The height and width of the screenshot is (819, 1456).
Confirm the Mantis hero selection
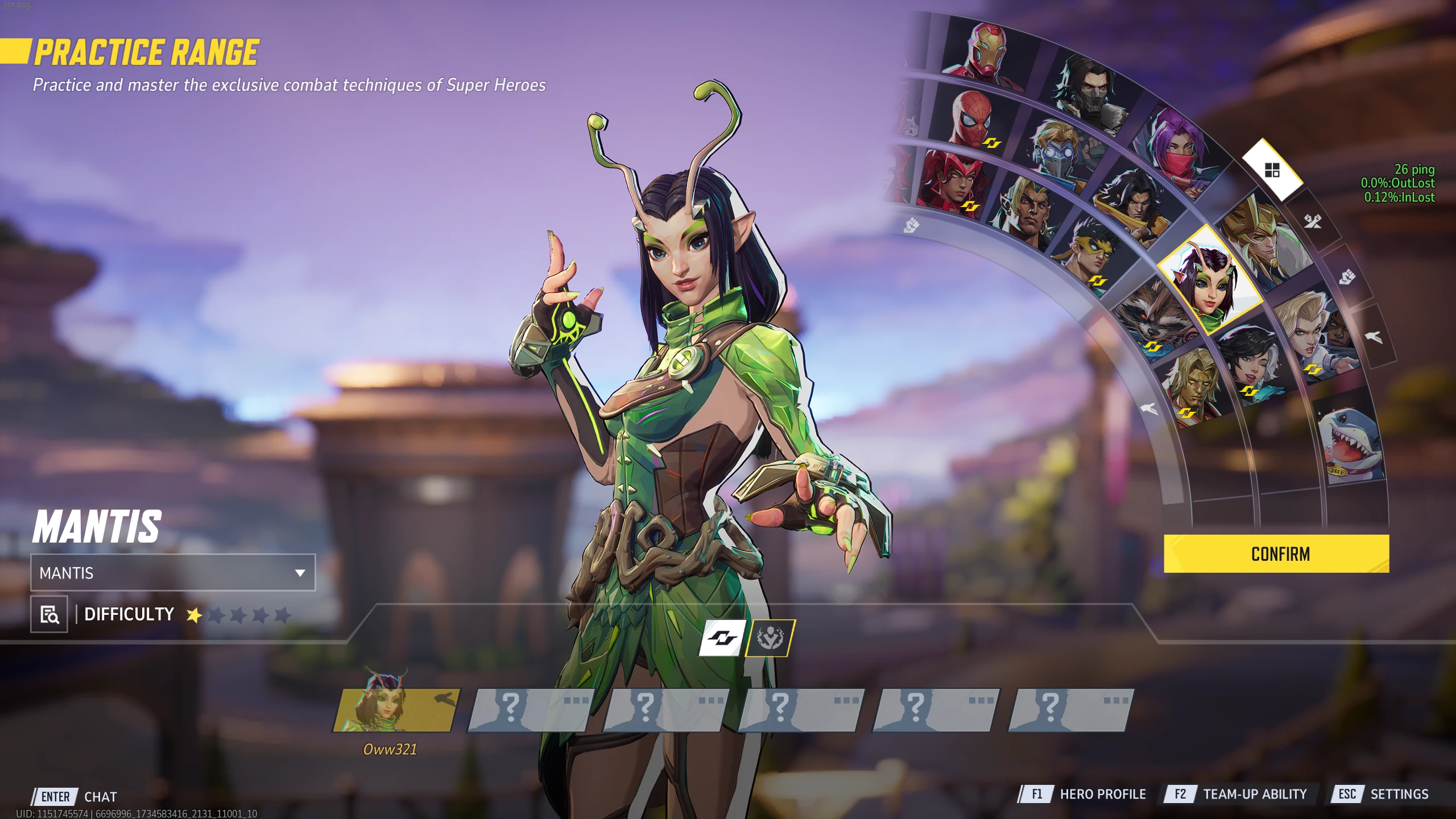click(x=1276, y=553)
